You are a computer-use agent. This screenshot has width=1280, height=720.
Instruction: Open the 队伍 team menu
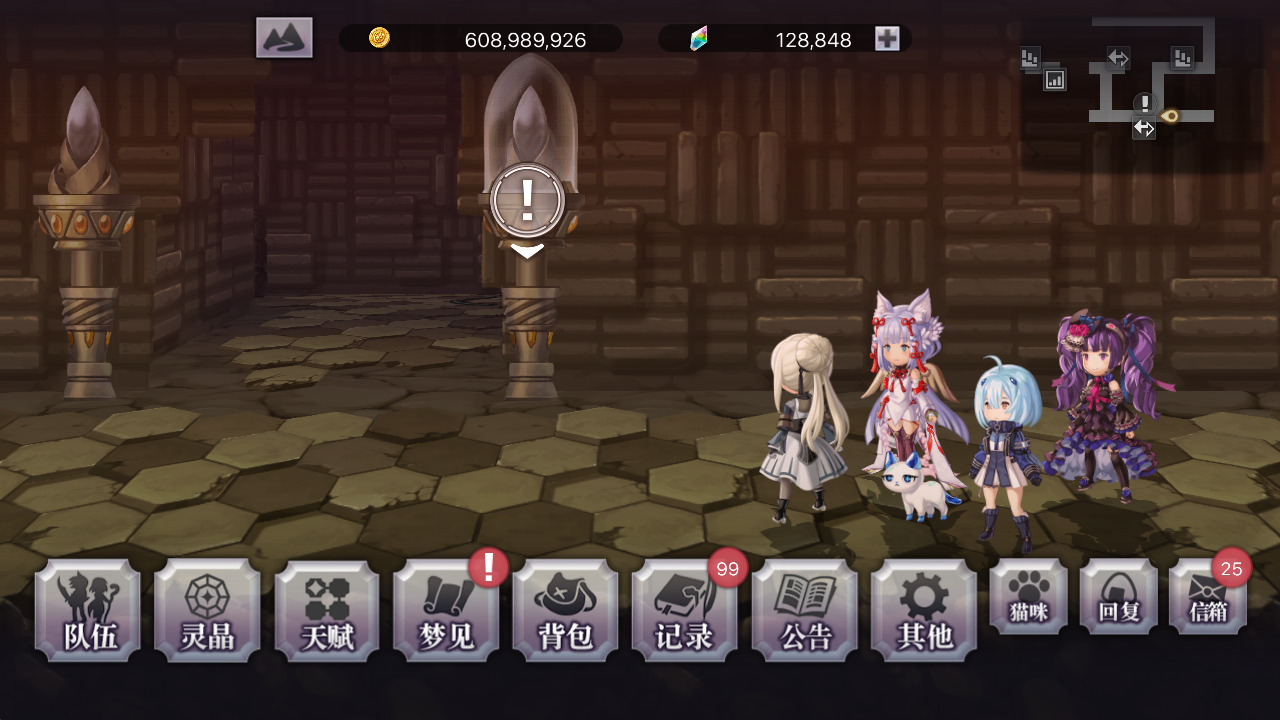(87, 610)
